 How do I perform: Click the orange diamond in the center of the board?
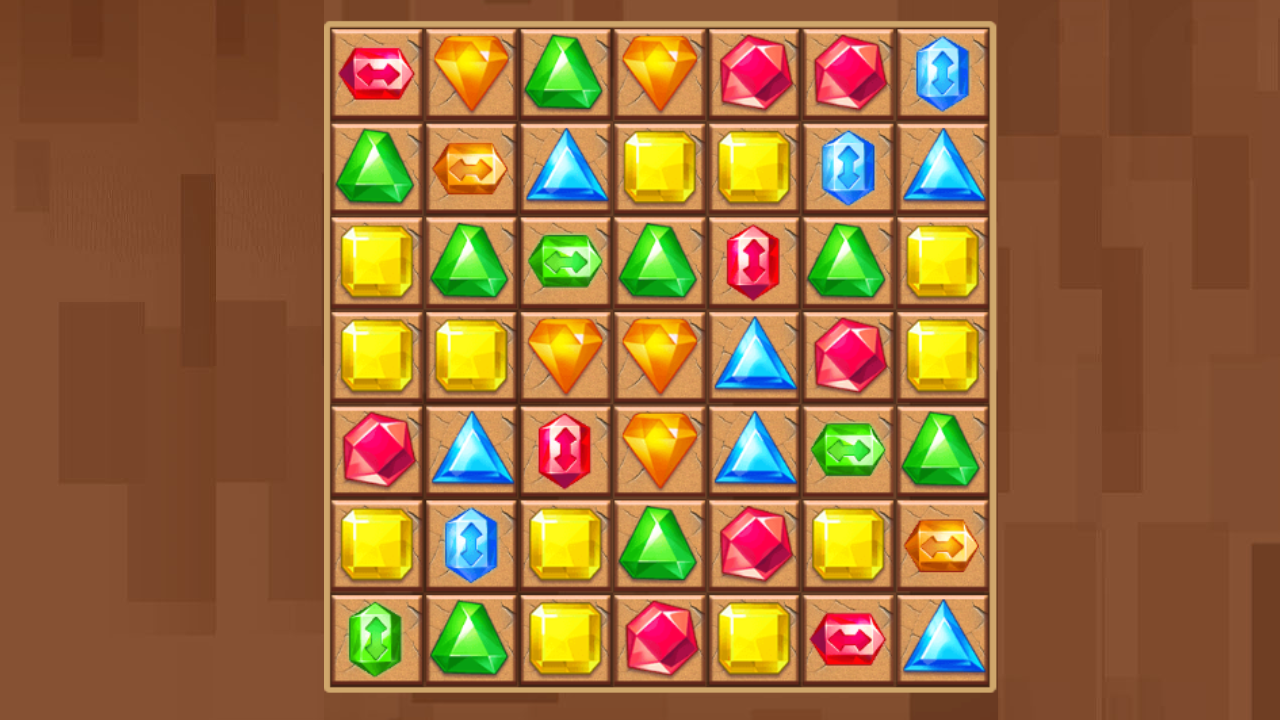click(660, 356)
